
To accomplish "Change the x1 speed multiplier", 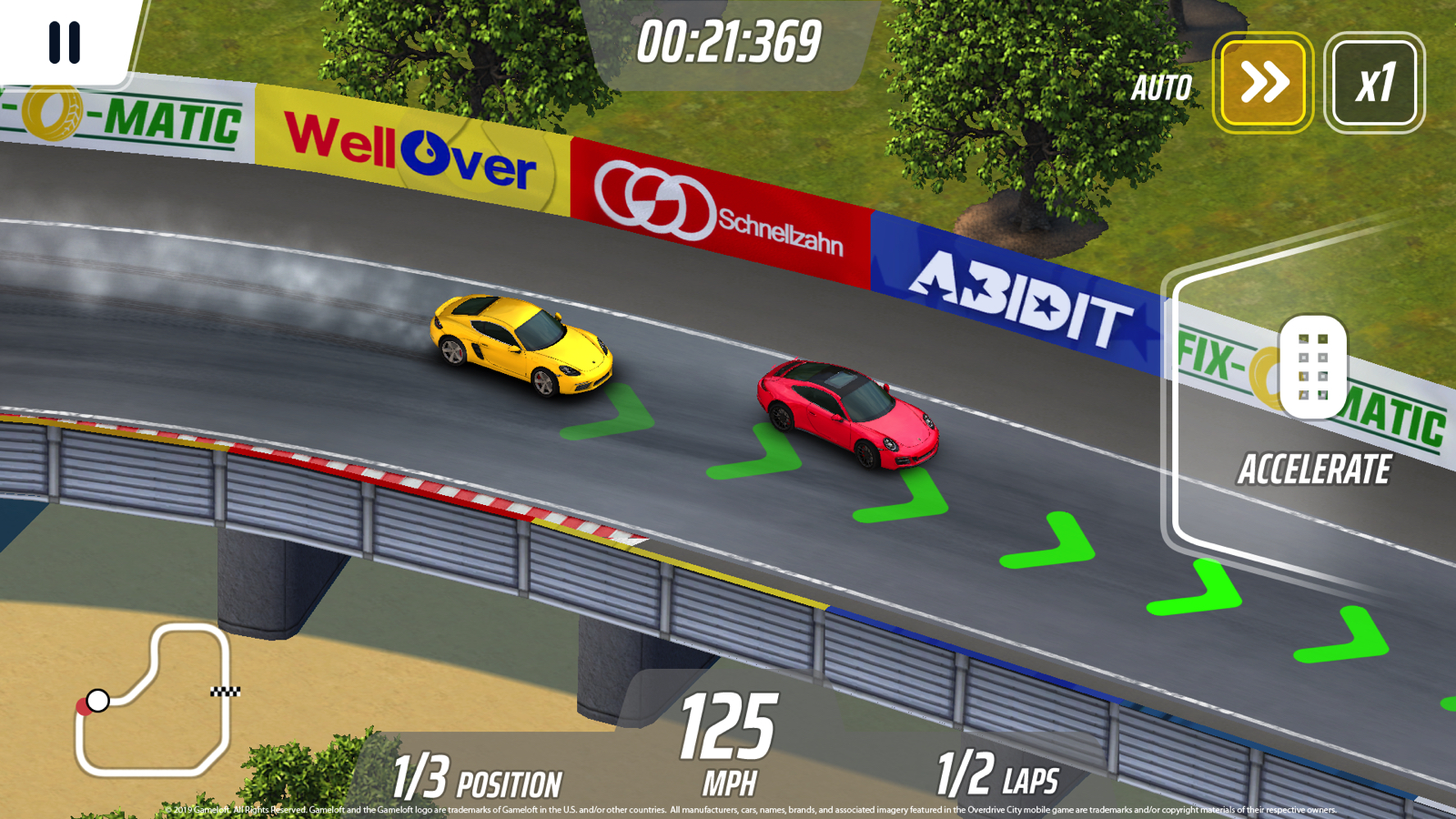I will click(1374, 83).
